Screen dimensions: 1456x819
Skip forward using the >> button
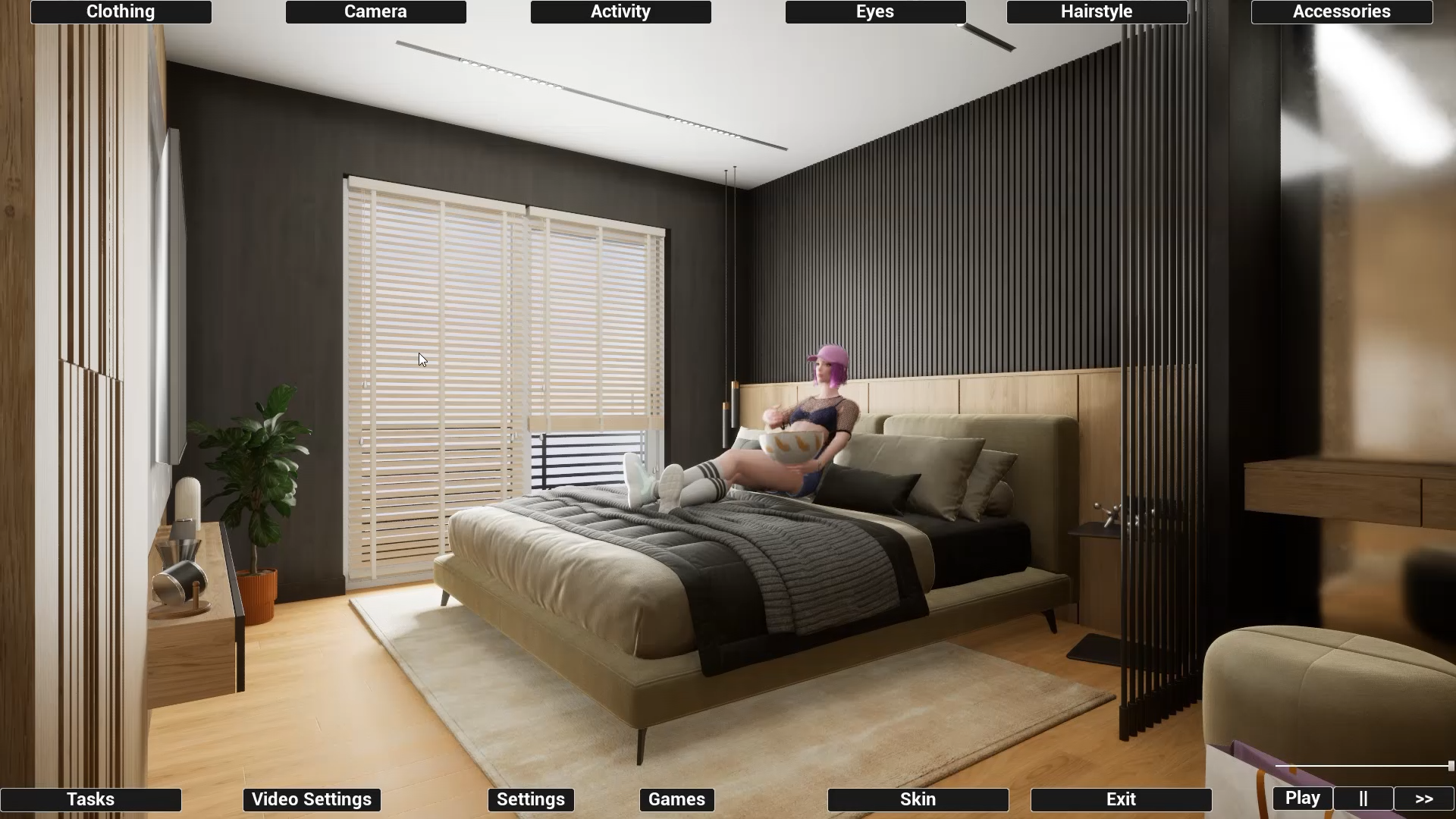click(x=1423, y=798)
